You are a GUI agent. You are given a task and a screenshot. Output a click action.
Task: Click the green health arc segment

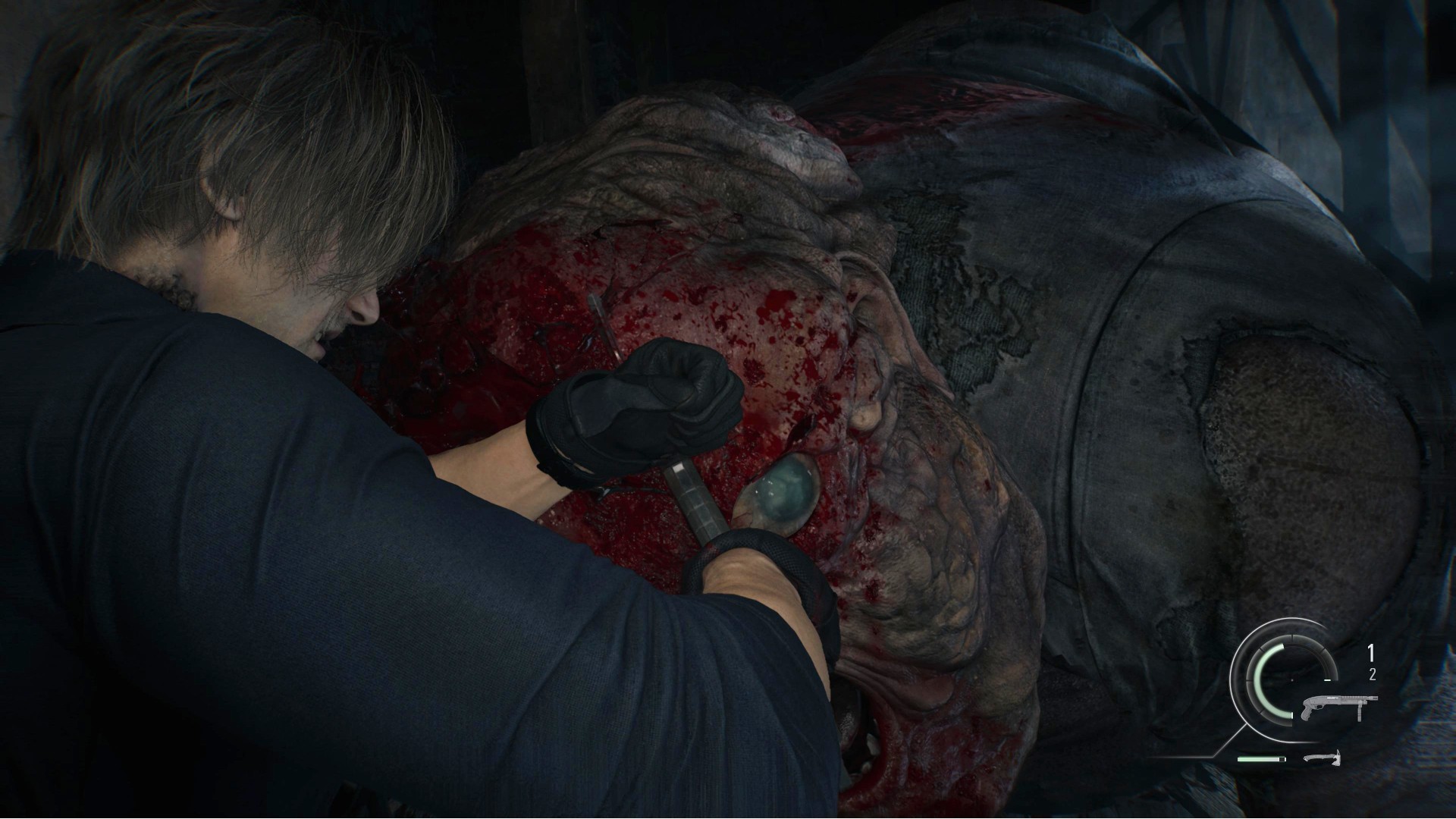click(1258, 681)
